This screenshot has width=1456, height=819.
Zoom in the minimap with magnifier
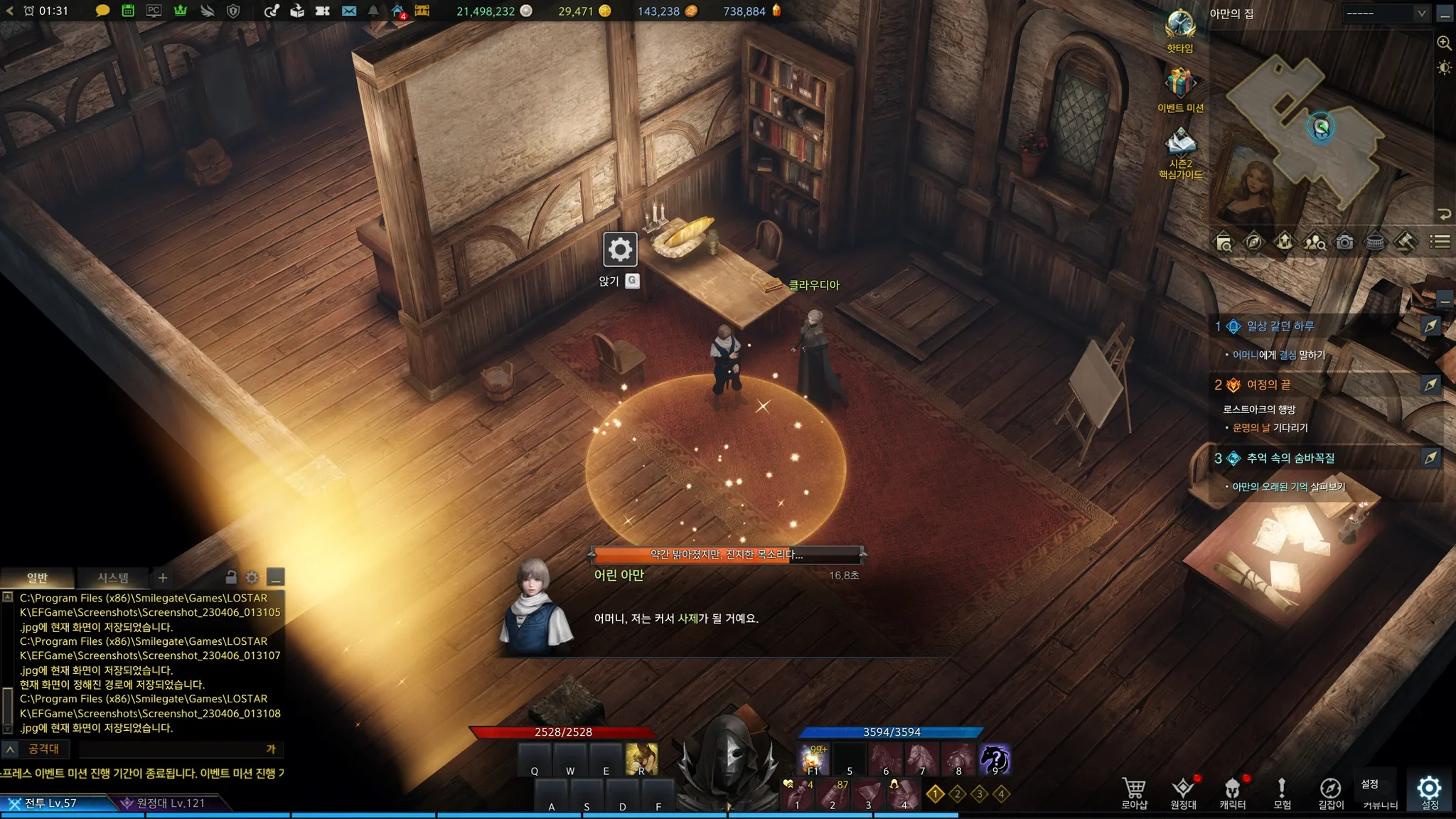pos(1444,43)
